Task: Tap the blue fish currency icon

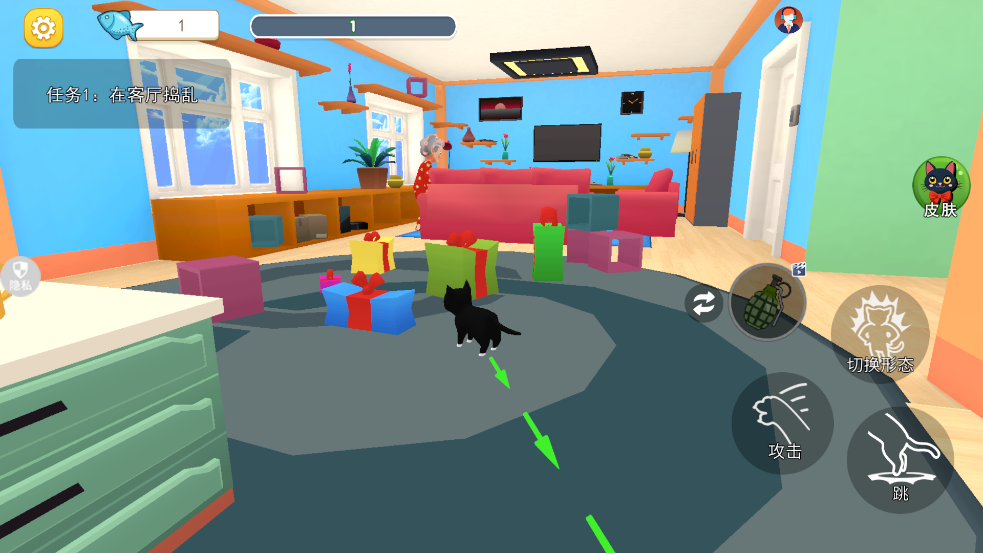Action: tap(119, 23)
